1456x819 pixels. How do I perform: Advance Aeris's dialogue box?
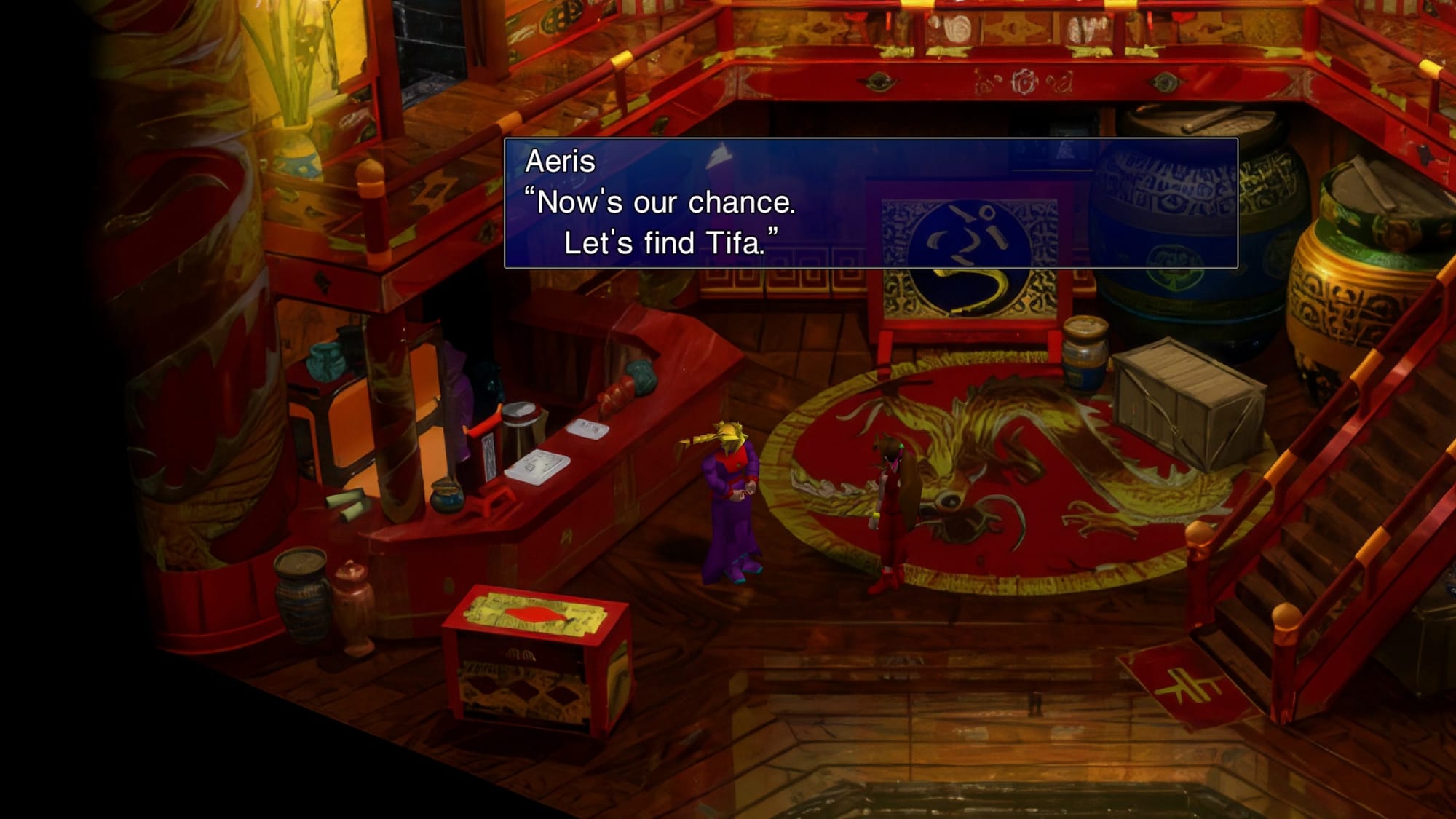pyautogui.click(x=870, y=203)
